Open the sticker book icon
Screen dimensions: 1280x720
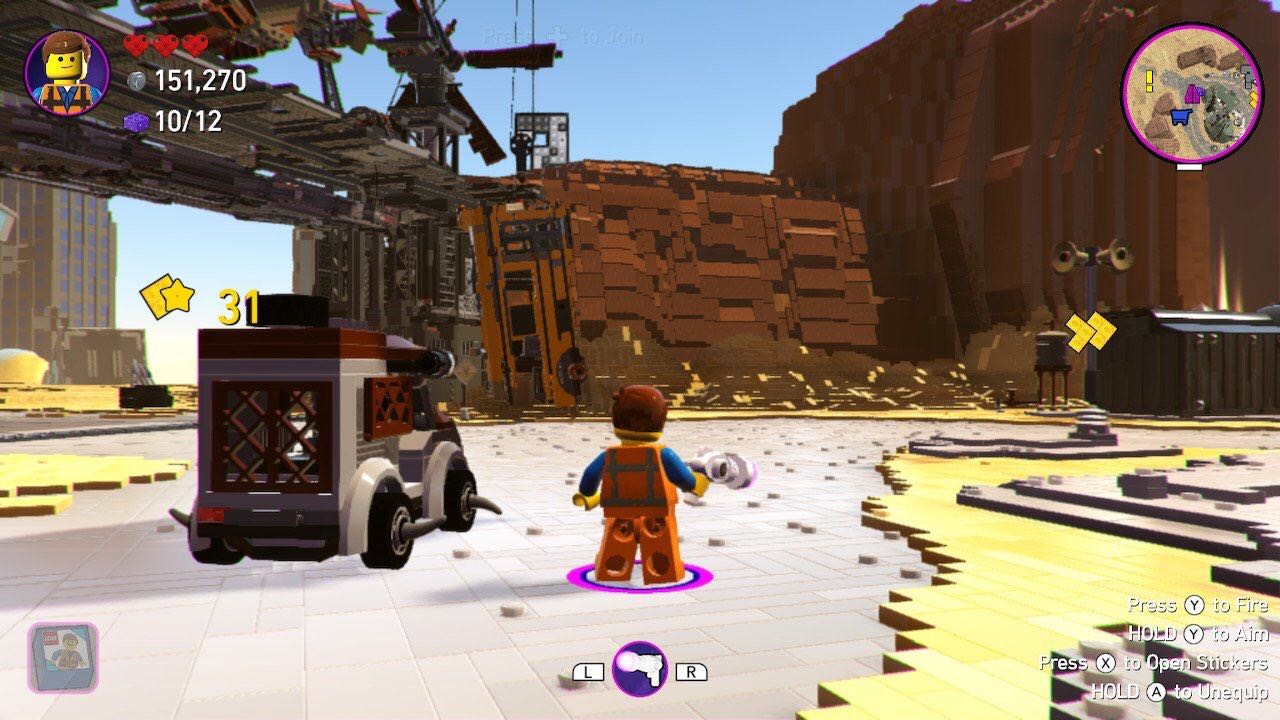(63, 657)
